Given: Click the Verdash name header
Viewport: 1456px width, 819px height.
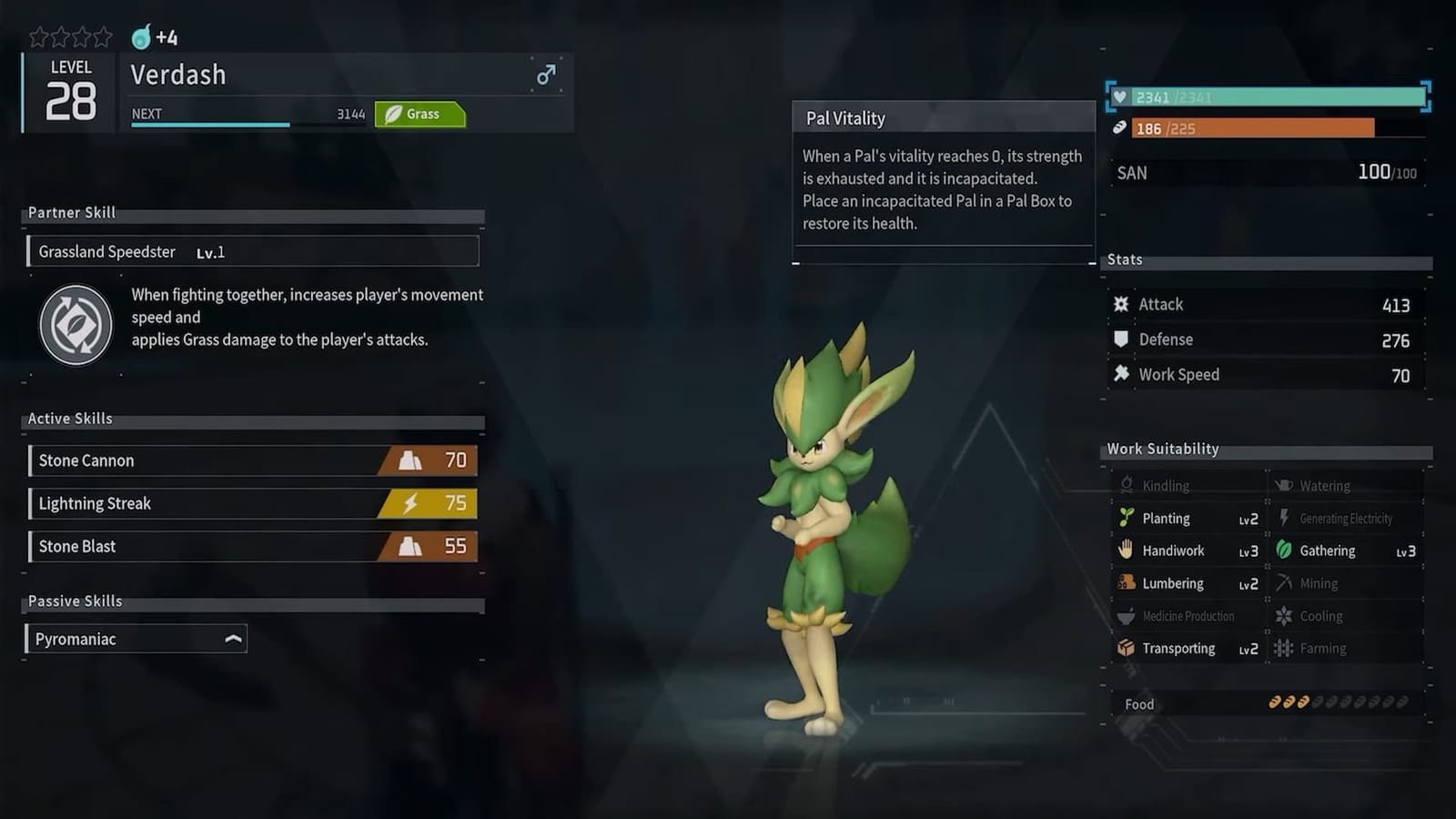Looking at the screenshot, I should 328,75.
